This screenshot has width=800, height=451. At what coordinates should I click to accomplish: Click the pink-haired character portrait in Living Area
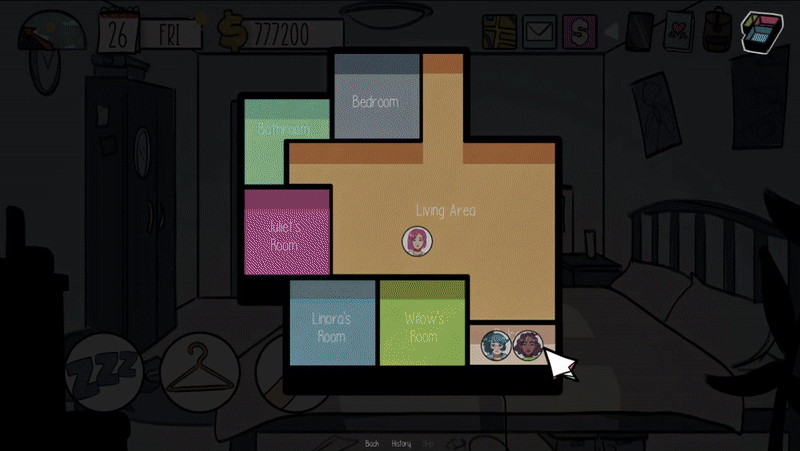coord(416,240)
